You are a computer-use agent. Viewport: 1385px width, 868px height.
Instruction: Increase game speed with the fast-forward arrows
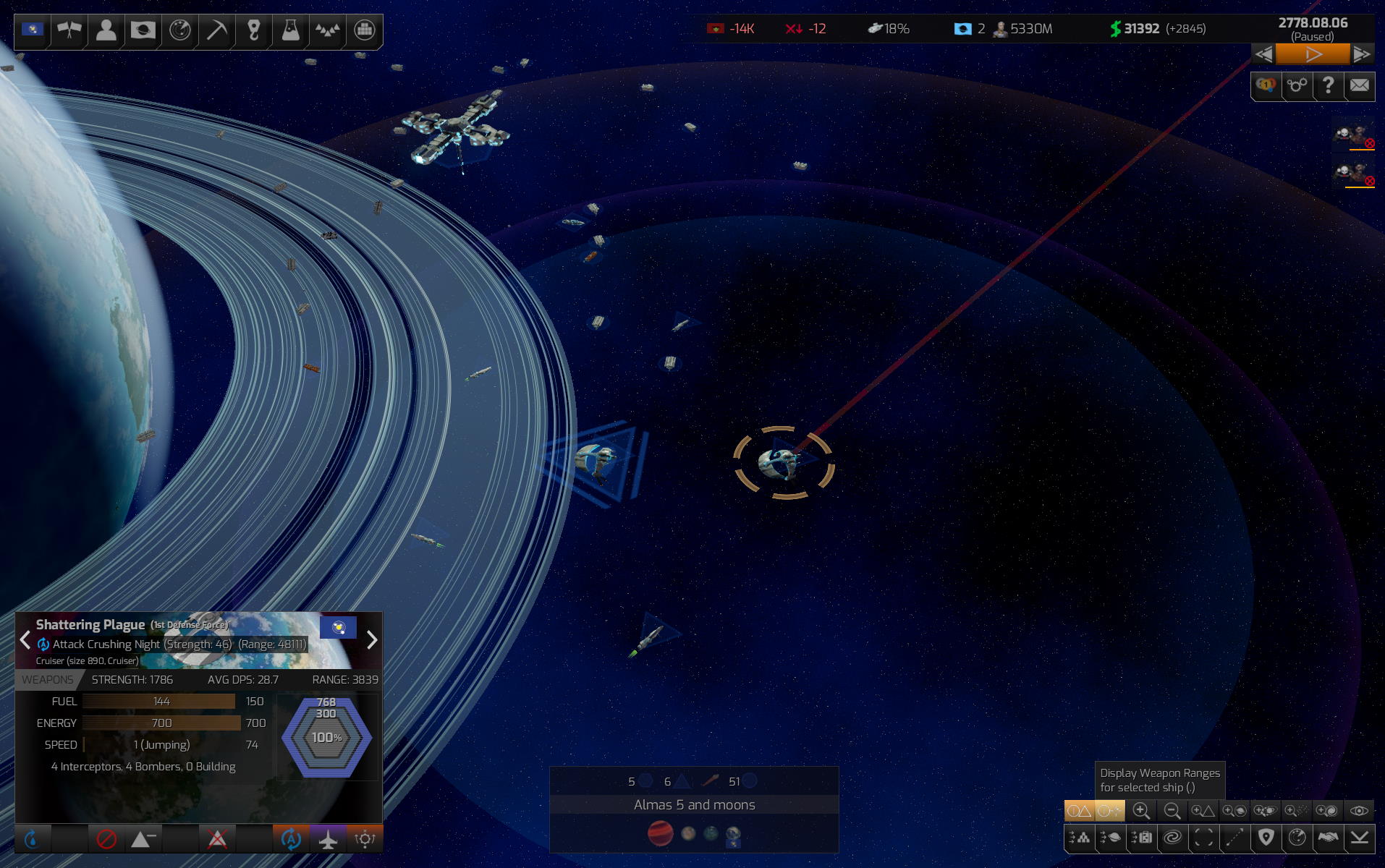click(x=1361, y=54)
